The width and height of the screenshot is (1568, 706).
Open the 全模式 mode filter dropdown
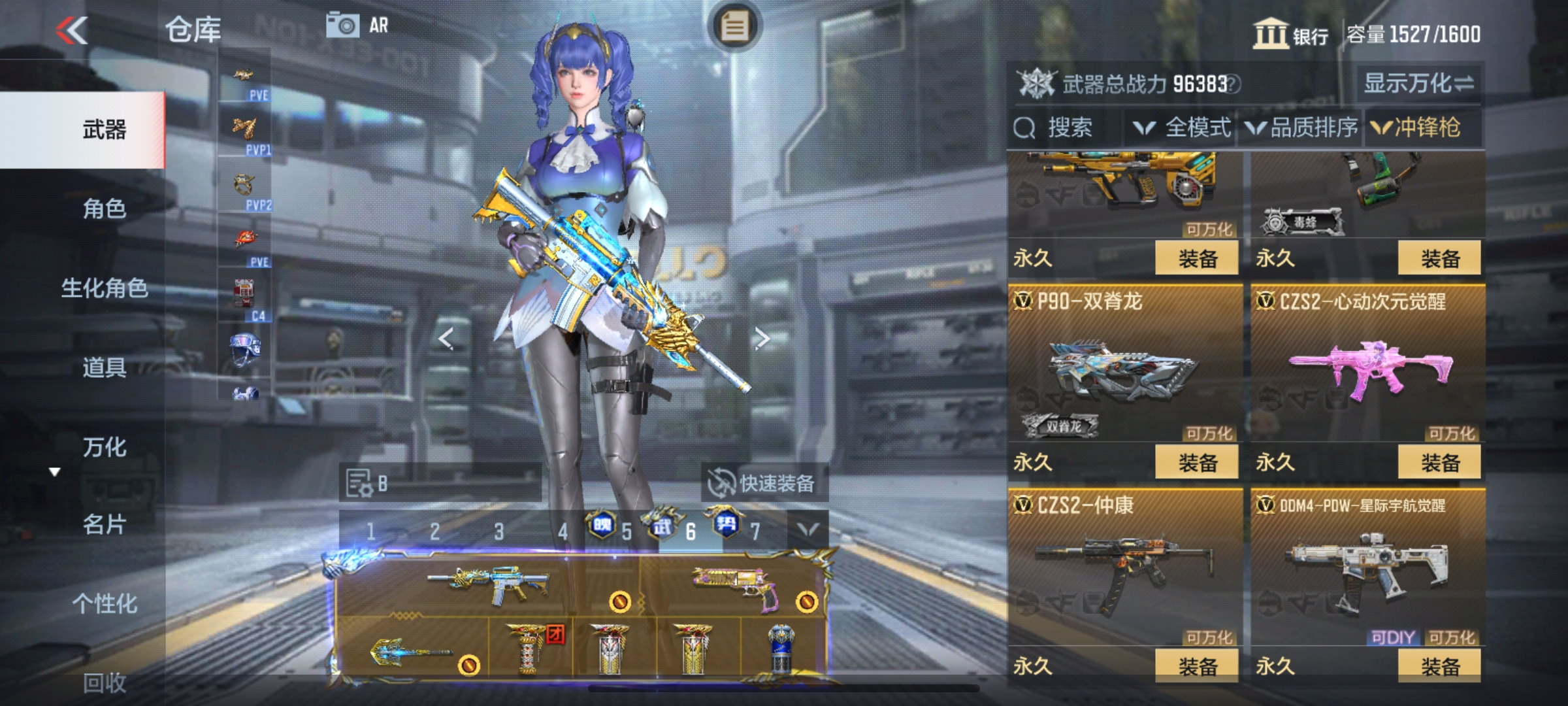1183,127
